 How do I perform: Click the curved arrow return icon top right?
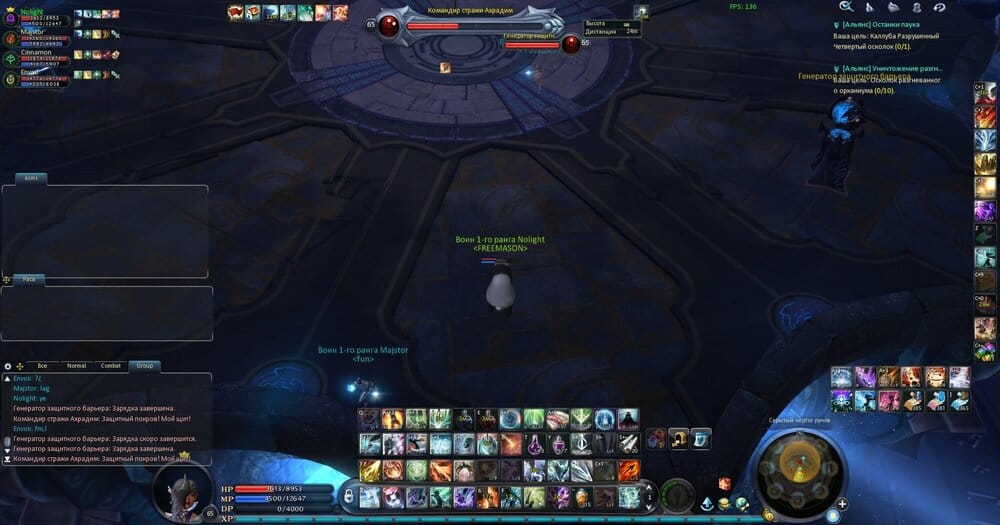pos(939,7)
